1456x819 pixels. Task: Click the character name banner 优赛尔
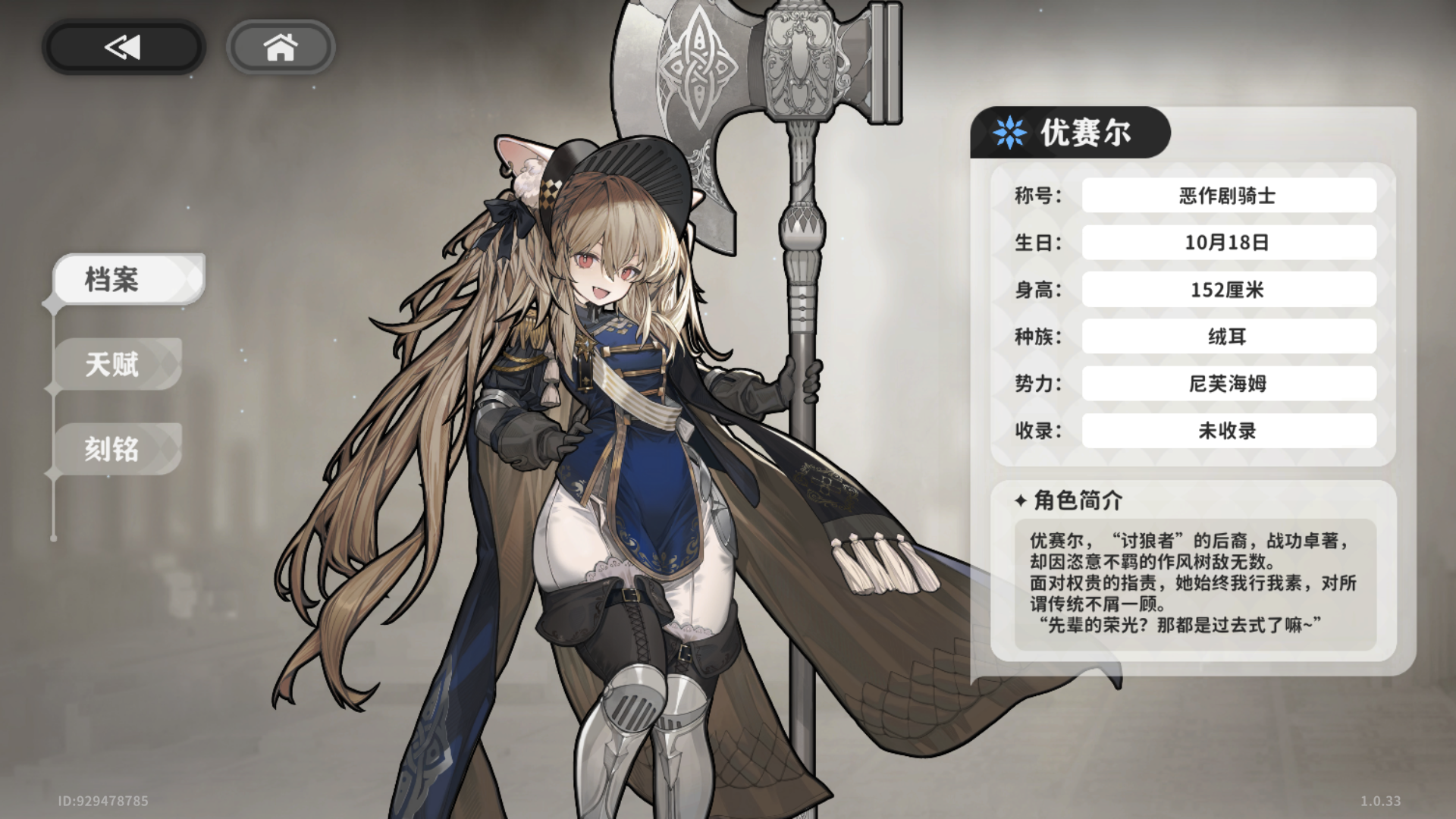(x=1088, y=132)
